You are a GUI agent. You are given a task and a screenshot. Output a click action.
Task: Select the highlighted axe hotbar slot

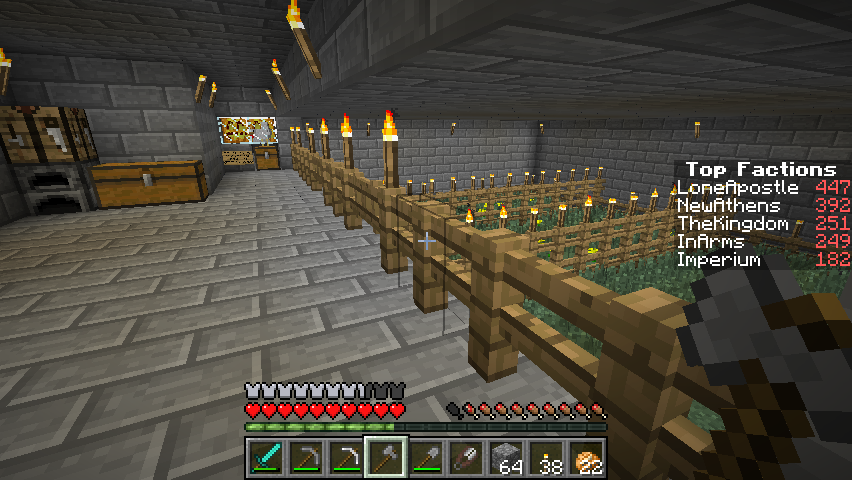(385, 458)
